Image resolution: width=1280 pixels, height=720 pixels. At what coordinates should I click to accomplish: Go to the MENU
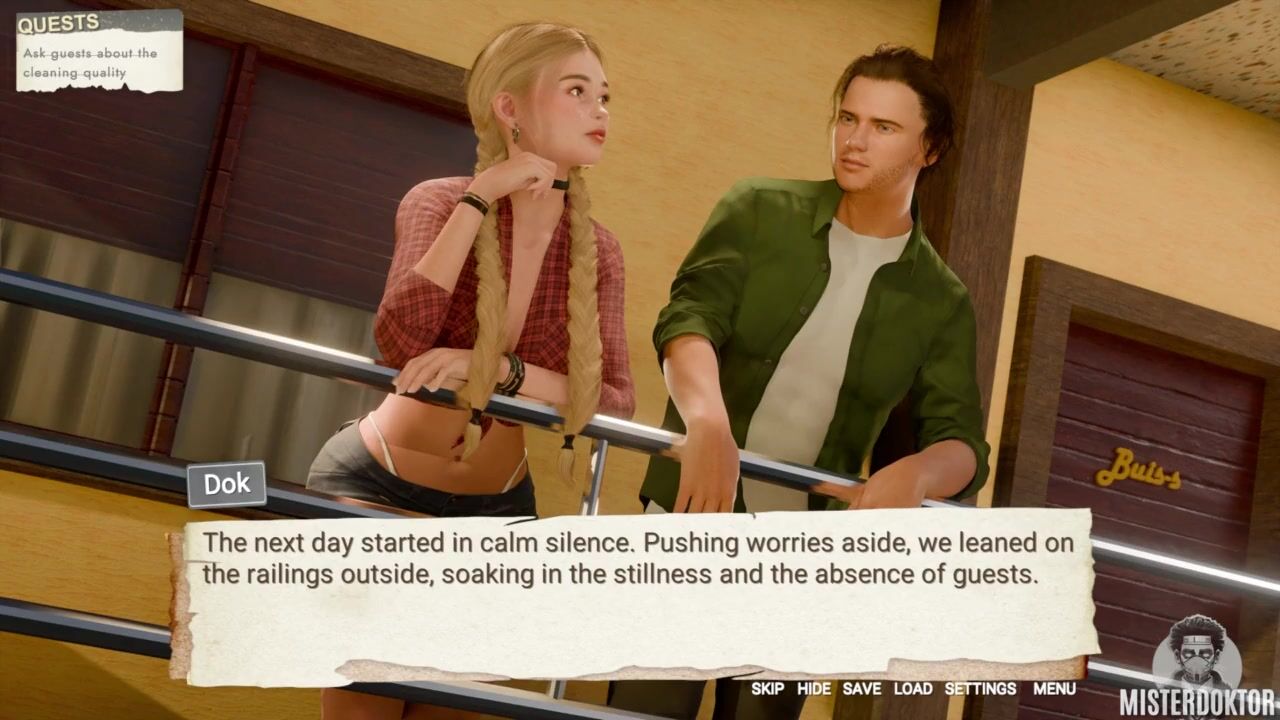coord(1054,689)
